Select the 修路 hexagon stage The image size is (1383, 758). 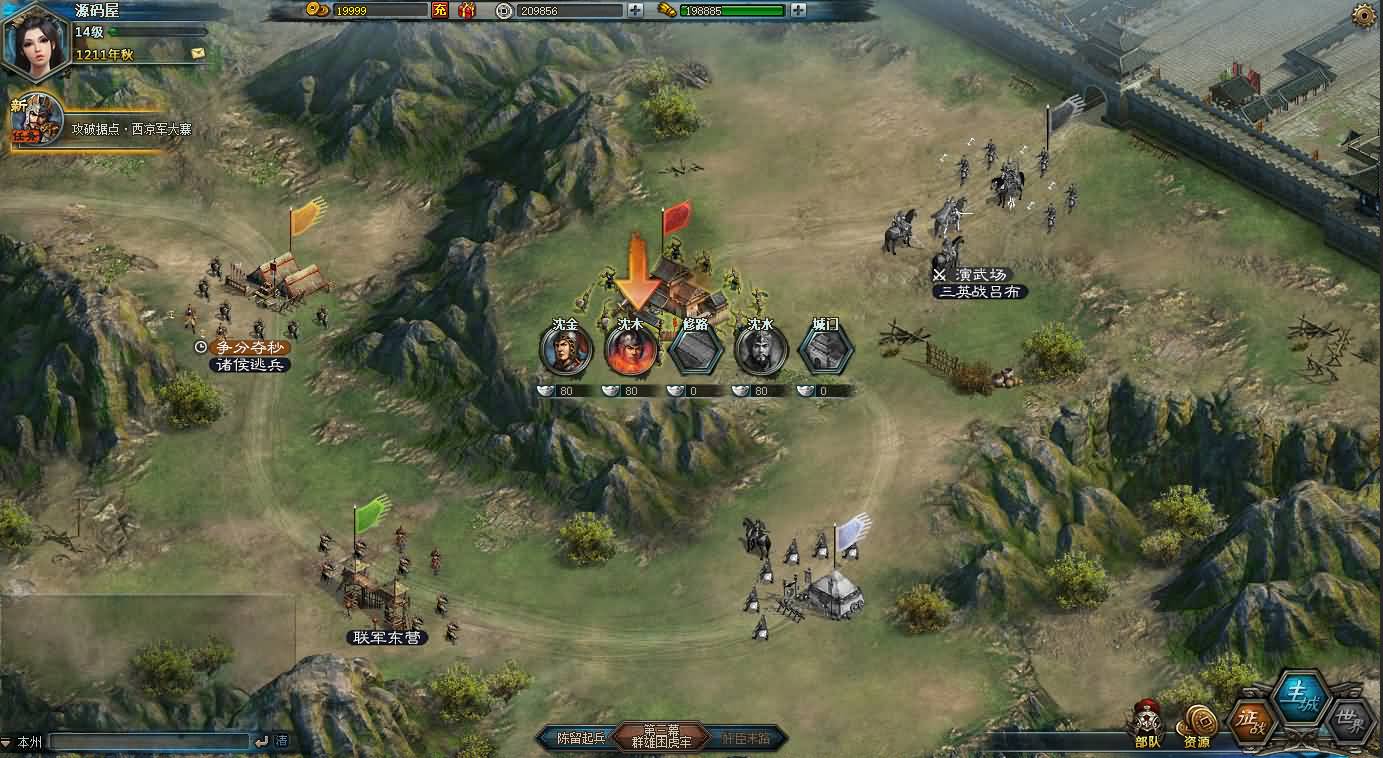coord(696,350)
